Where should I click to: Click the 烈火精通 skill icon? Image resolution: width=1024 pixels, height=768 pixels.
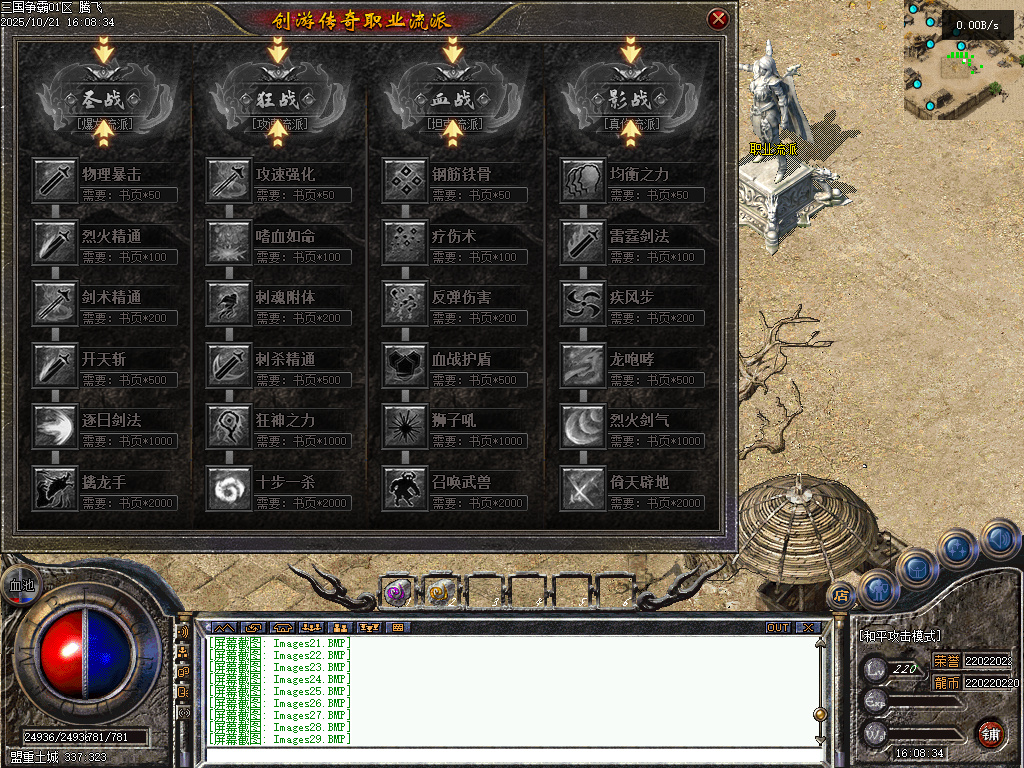coord(55,242)
